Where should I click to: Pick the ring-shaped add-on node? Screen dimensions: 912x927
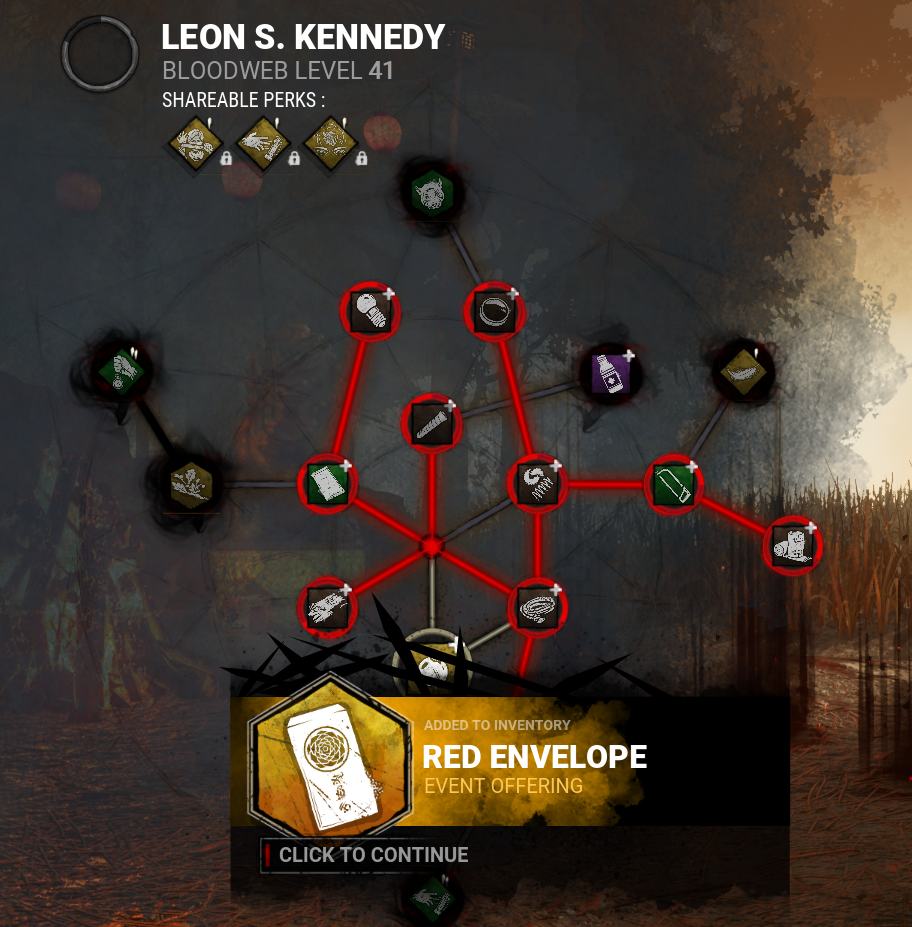(494, 311)
